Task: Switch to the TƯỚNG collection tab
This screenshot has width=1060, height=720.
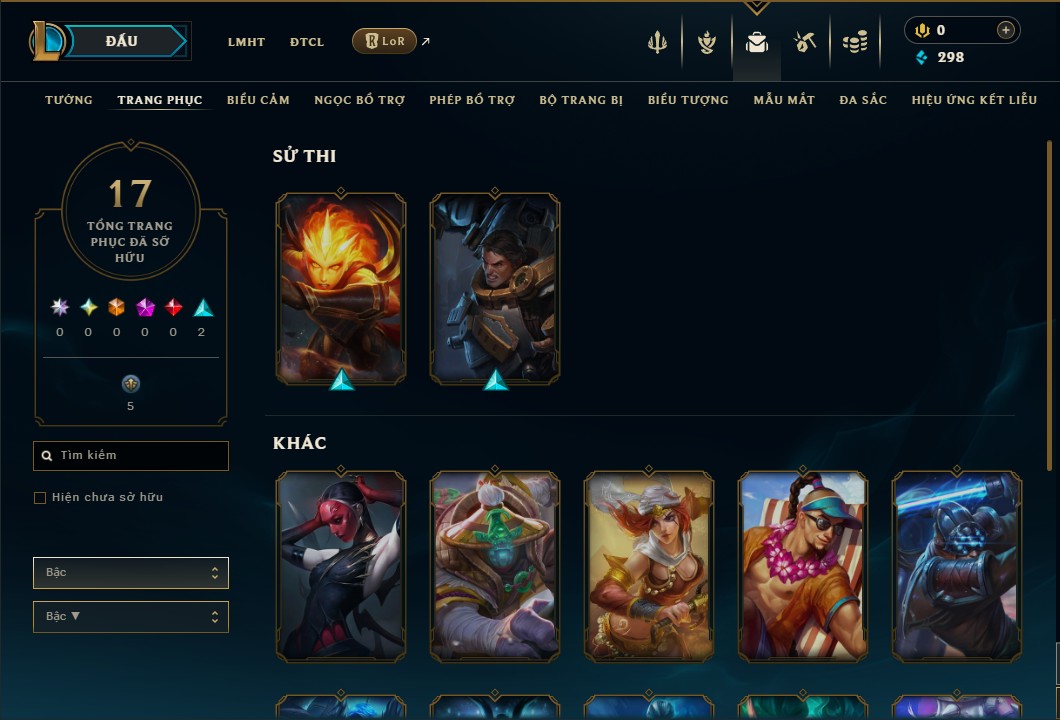Action: tap(69, 100)
